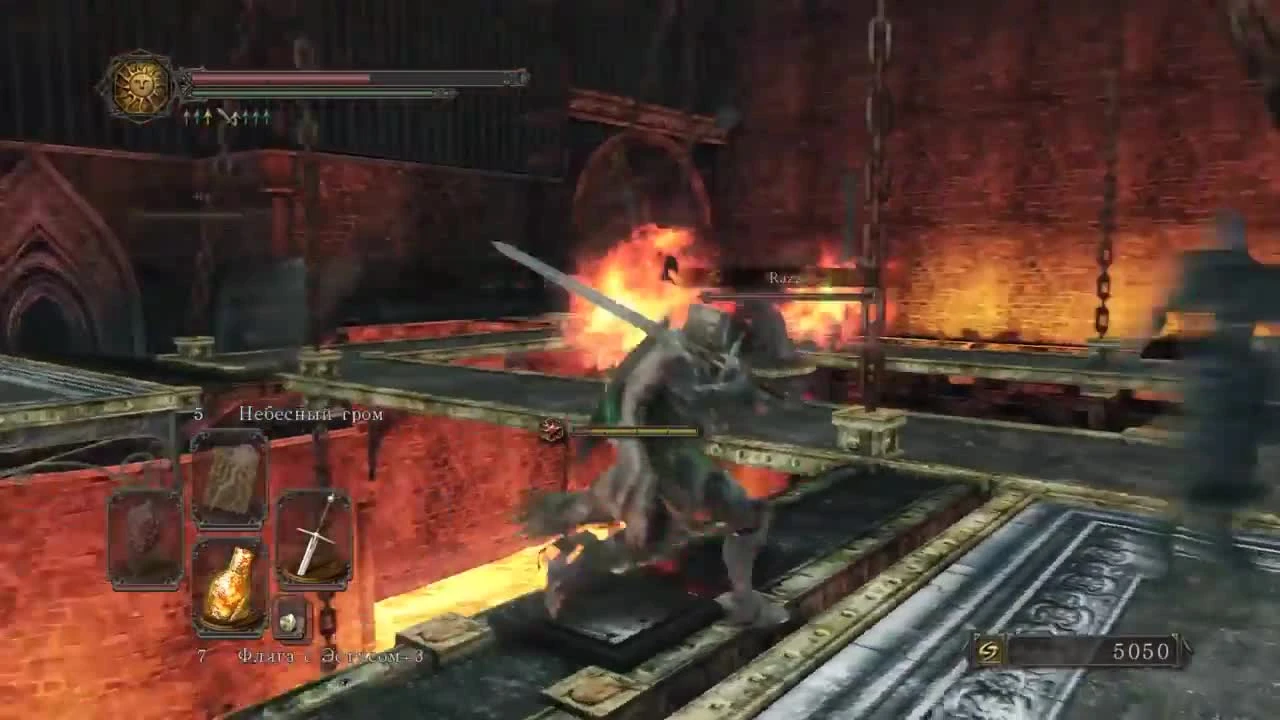Viewport: 1280px width, 720px height.
Task: Click the first green stat-up arrow
Action: pyautogui.click(x=186, y=118)
